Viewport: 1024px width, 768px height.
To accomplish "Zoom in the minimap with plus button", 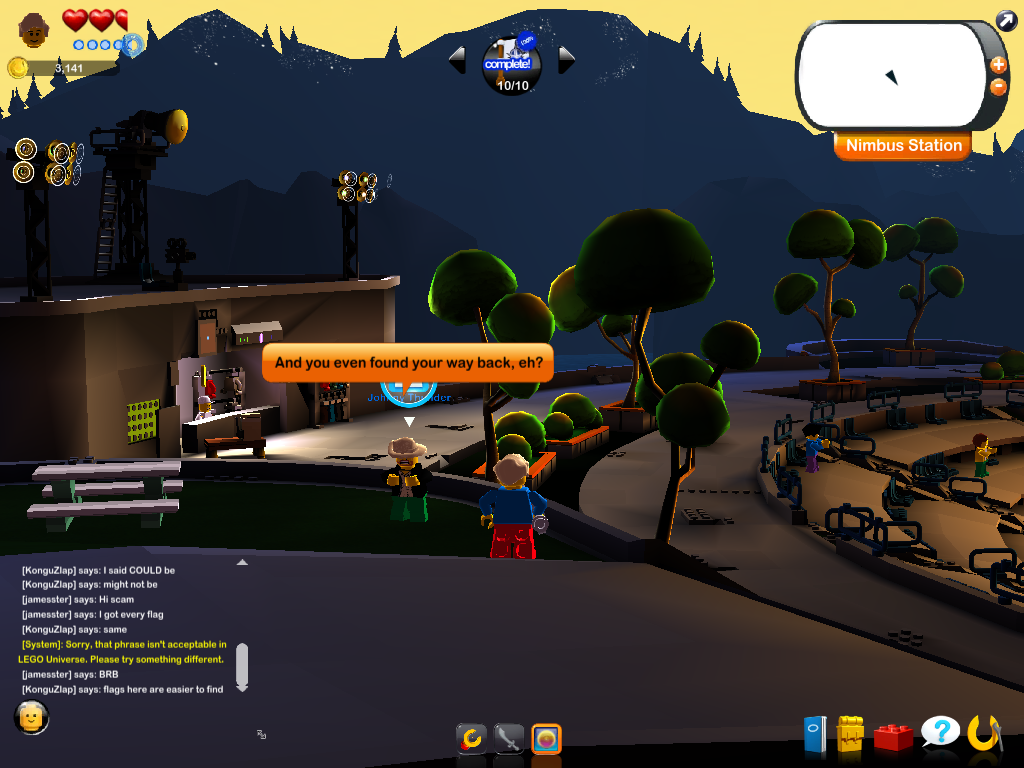I will coord(998,65).
